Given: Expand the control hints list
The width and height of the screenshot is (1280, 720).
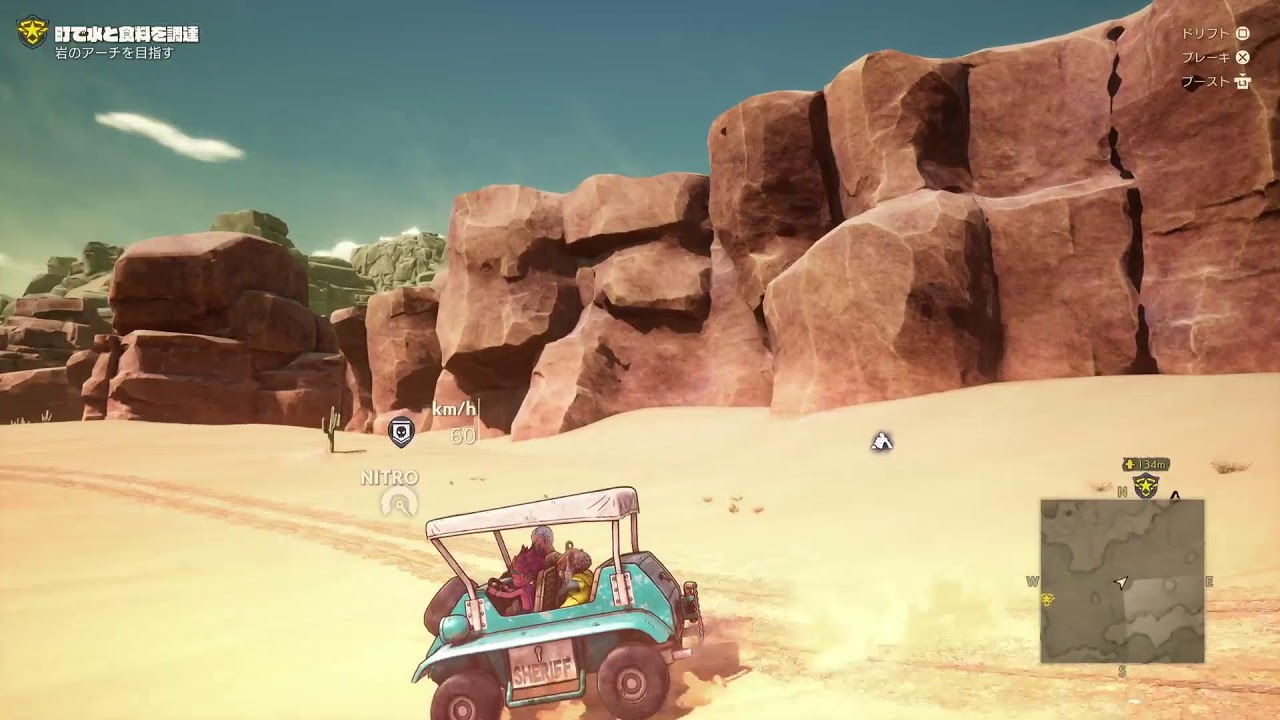Looking at the screenshot, I should click(1222, 58).
